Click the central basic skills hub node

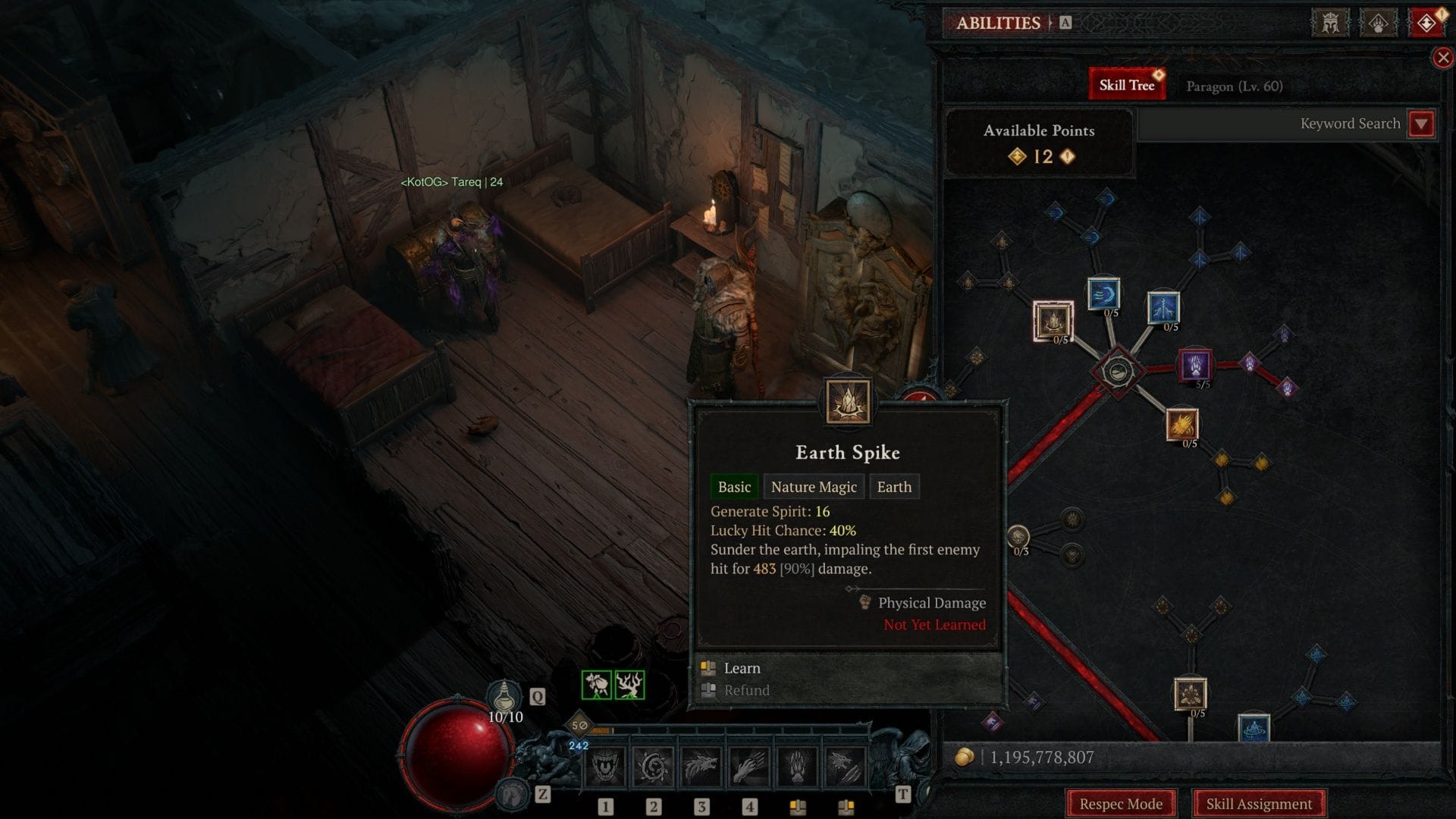1117,371
